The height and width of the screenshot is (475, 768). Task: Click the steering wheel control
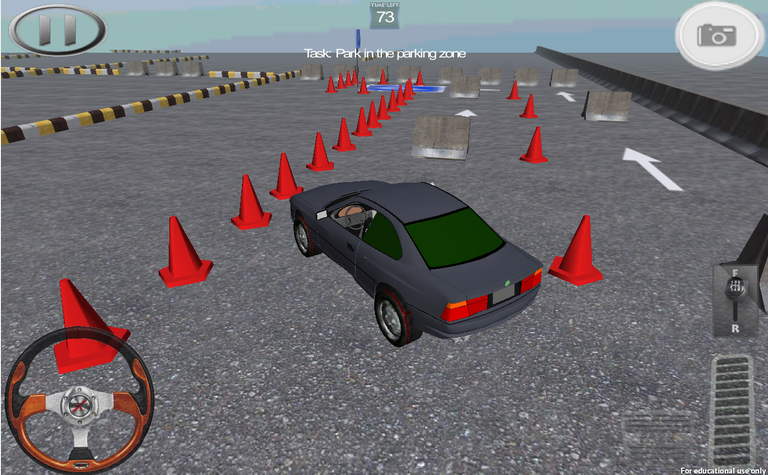coord(79,401)
